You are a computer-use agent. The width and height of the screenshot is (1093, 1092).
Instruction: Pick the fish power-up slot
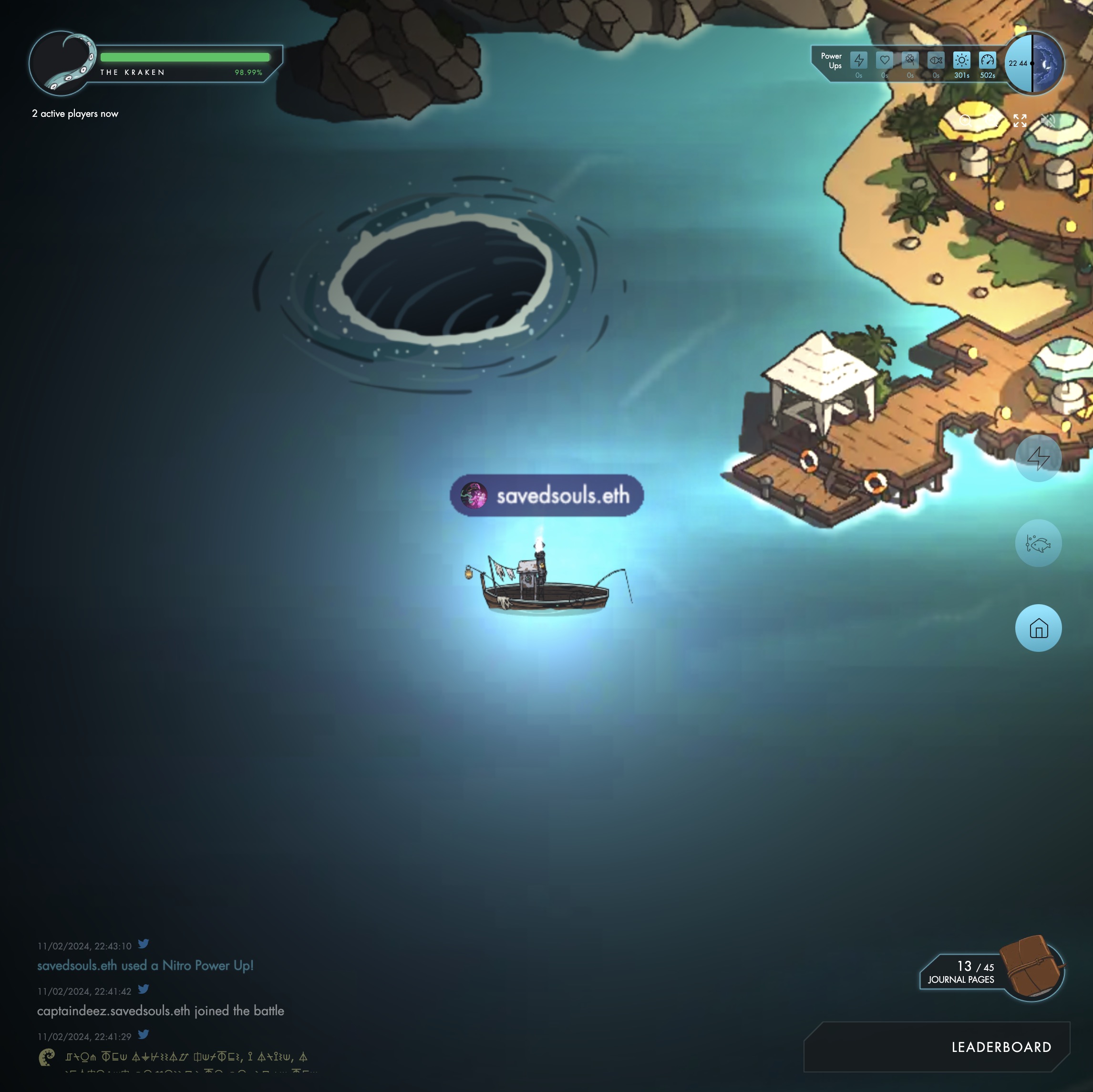pos(936,61)
